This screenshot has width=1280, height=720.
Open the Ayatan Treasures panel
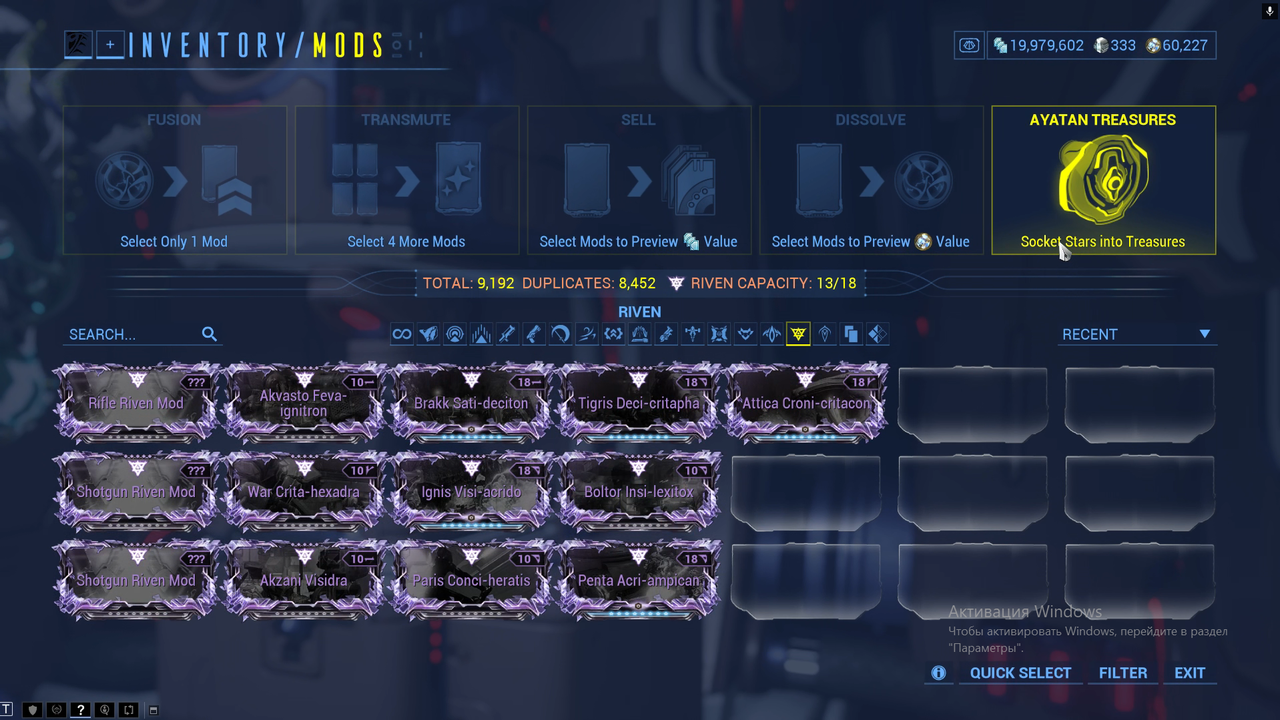point(1103,180)
